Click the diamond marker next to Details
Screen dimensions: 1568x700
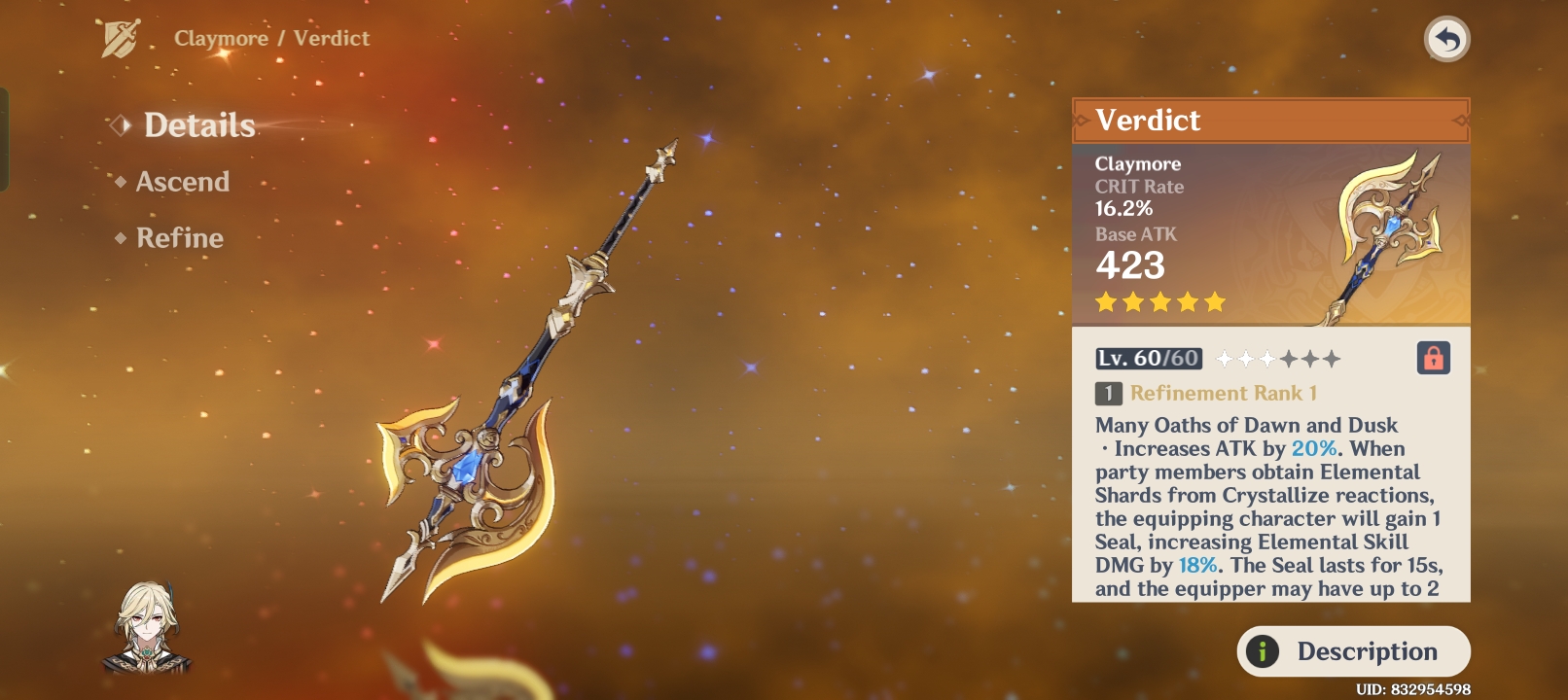(x=120, y=124)
